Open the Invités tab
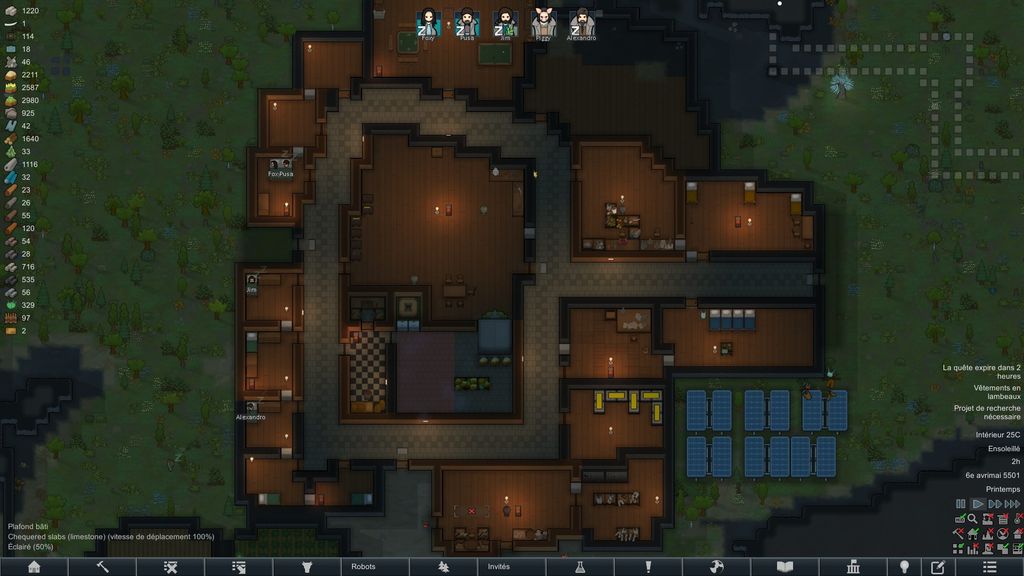 [498, 567]
